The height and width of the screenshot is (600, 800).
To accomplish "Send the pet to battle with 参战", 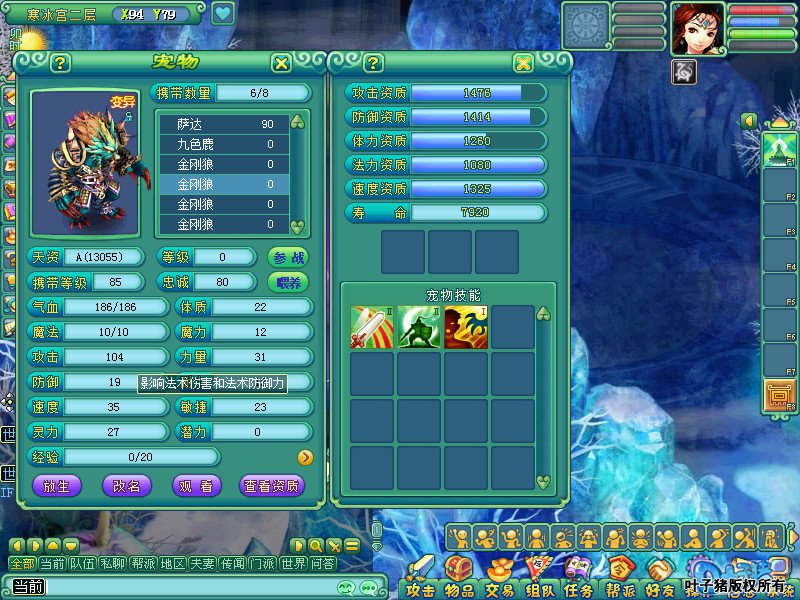I will (287, 257).
